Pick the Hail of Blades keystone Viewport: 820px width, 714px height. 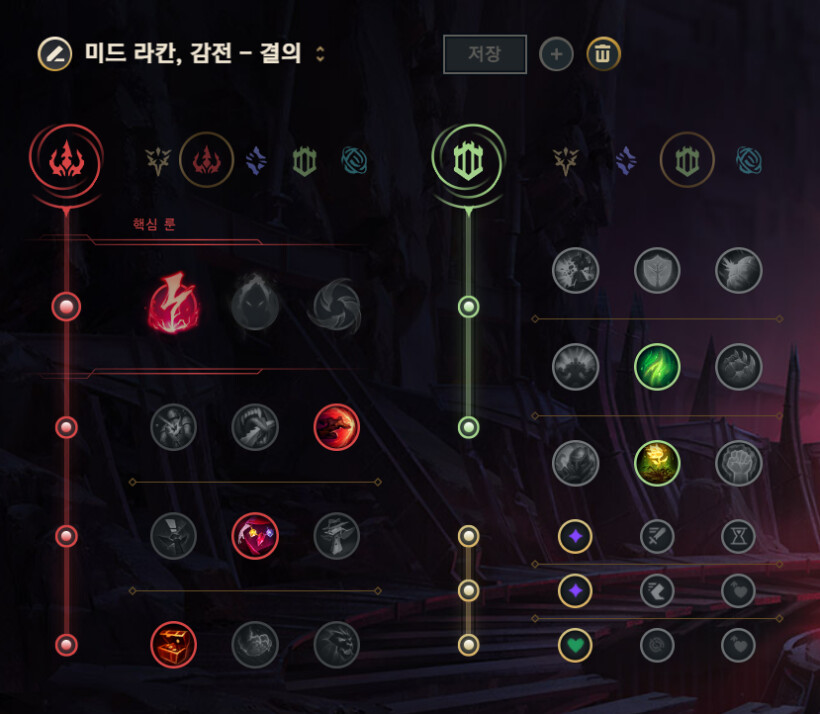coord(336,306)
